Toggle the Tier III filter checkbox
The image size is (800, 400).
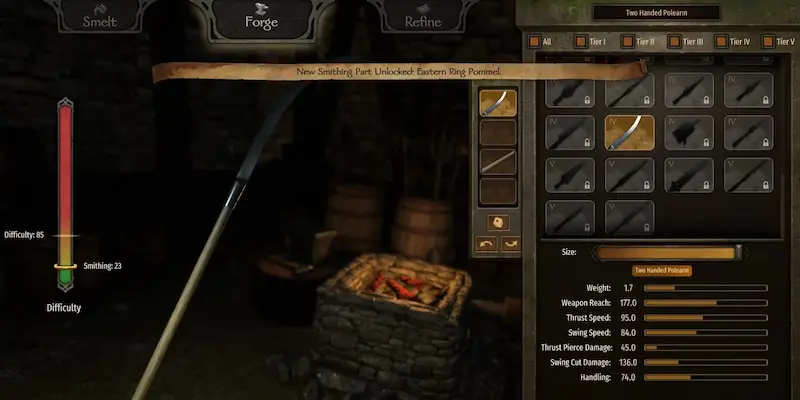(675, 42)
